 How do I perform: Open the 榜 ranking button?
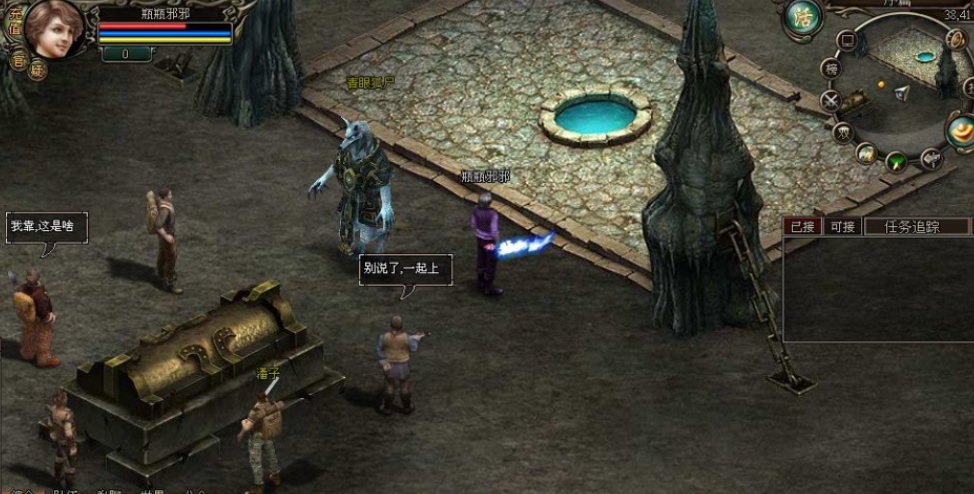[x=831, y=68]
